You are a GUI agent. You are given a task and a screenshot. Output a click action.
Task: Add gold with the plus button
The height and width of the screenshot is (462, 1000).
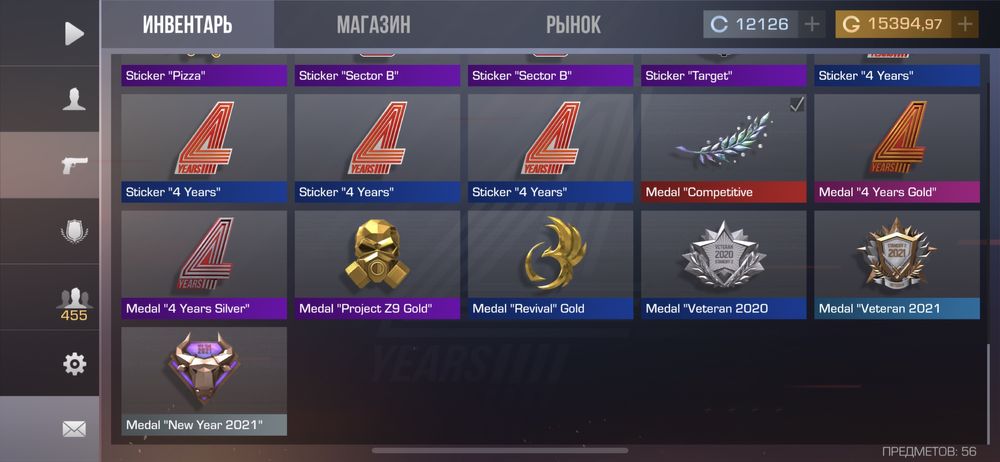click(x=965, y=24)
